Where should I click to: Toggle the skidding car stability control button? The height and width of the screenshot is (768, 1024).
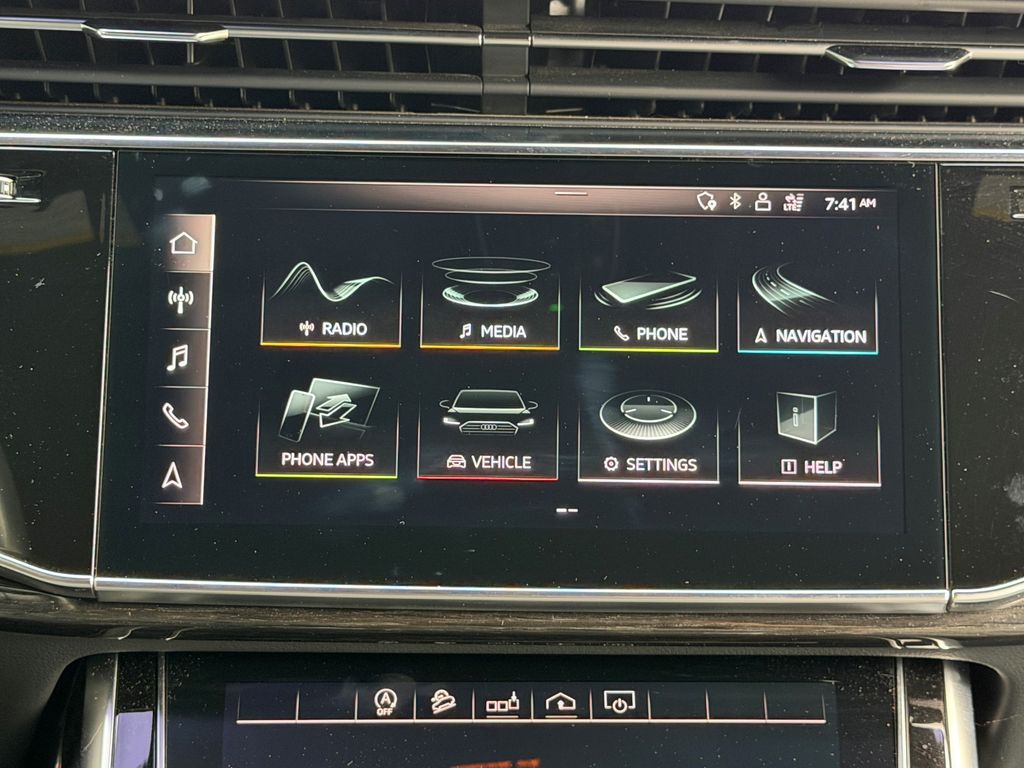[443, 702]
